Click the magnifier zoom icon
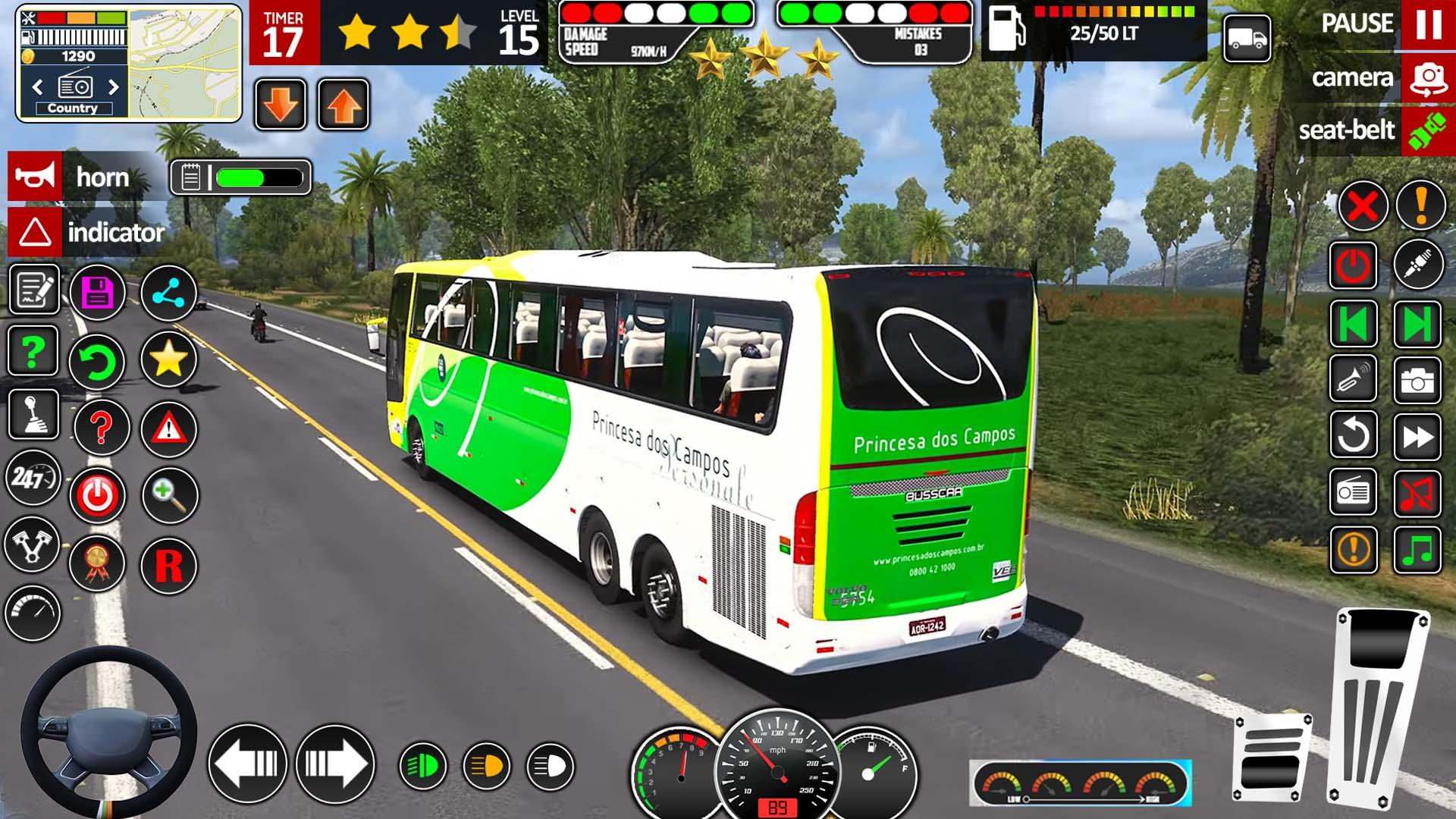1456x819 pixels. coord(168,495)
